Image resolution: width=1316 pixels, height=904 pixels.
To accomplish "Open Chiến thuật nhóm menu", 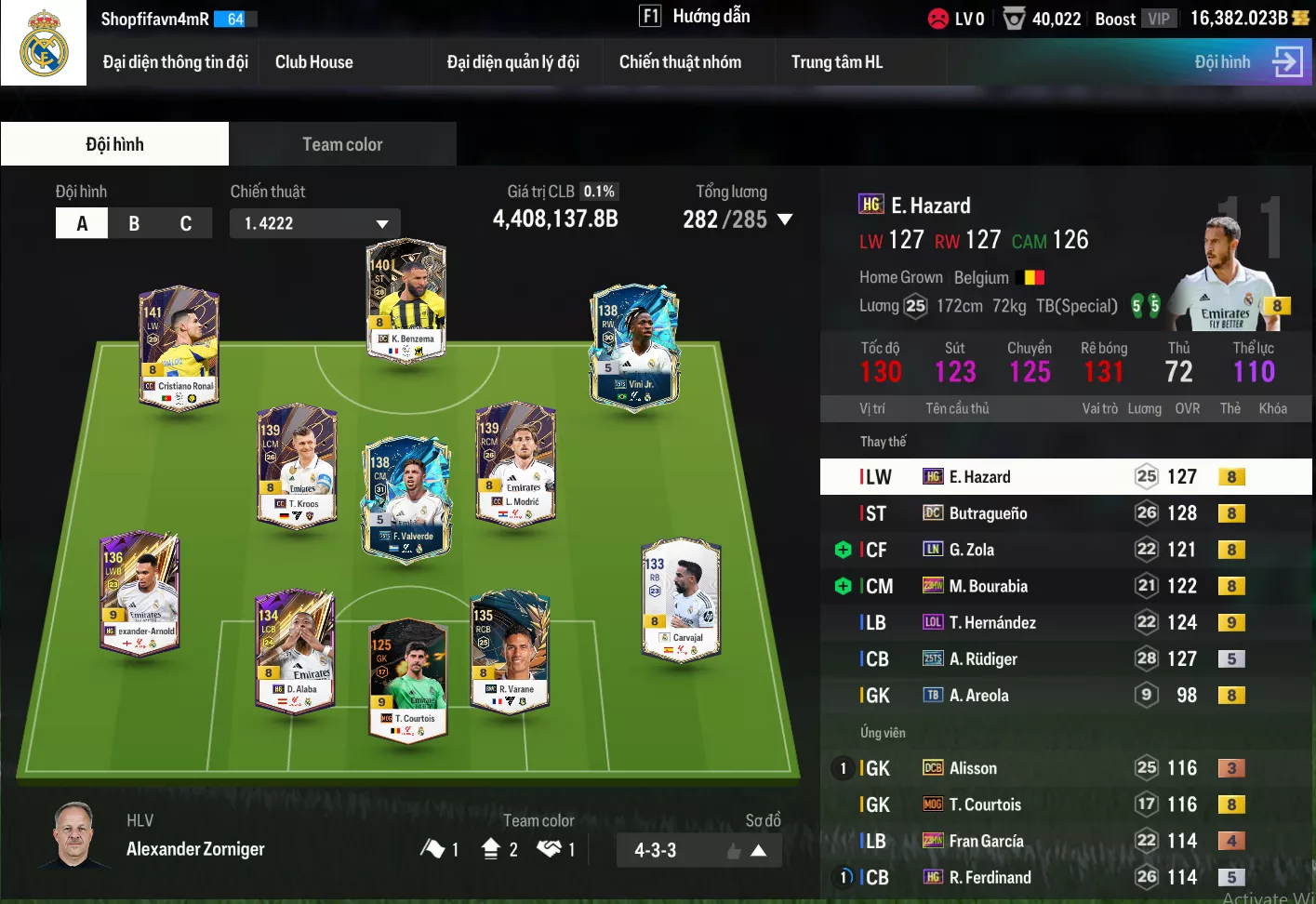I will pyautogui.click(x=680, y=62).
